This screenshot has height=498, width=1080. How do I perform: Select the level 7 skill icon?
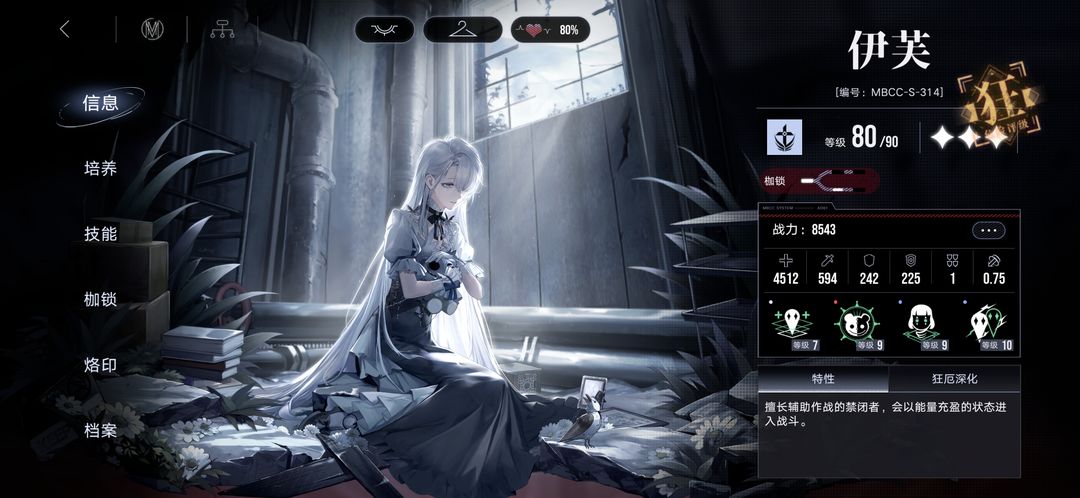(793, 325)
